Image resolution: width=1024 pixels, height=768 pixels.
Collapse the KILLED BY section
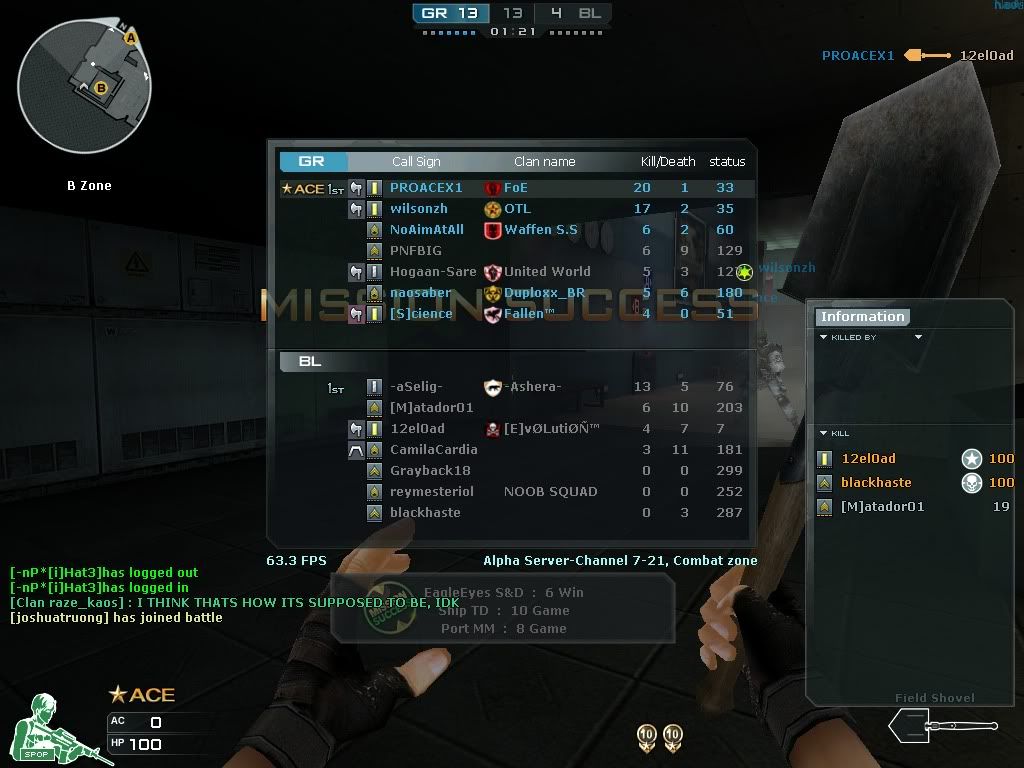coord(824,338)
